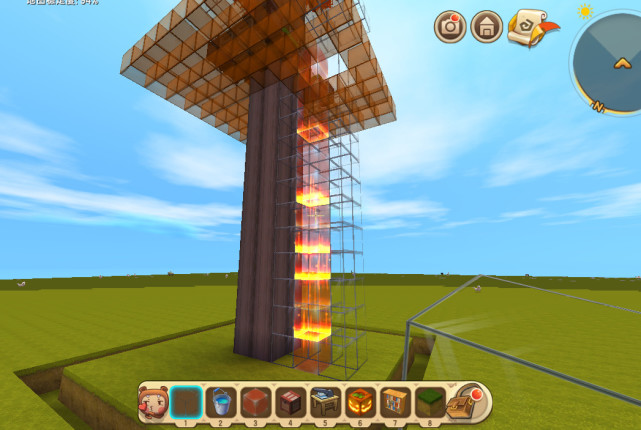The width and height of the screenshot is (641, 430).
Task: Open the scroll and quill icon
Action: click(x=526, y=27)
